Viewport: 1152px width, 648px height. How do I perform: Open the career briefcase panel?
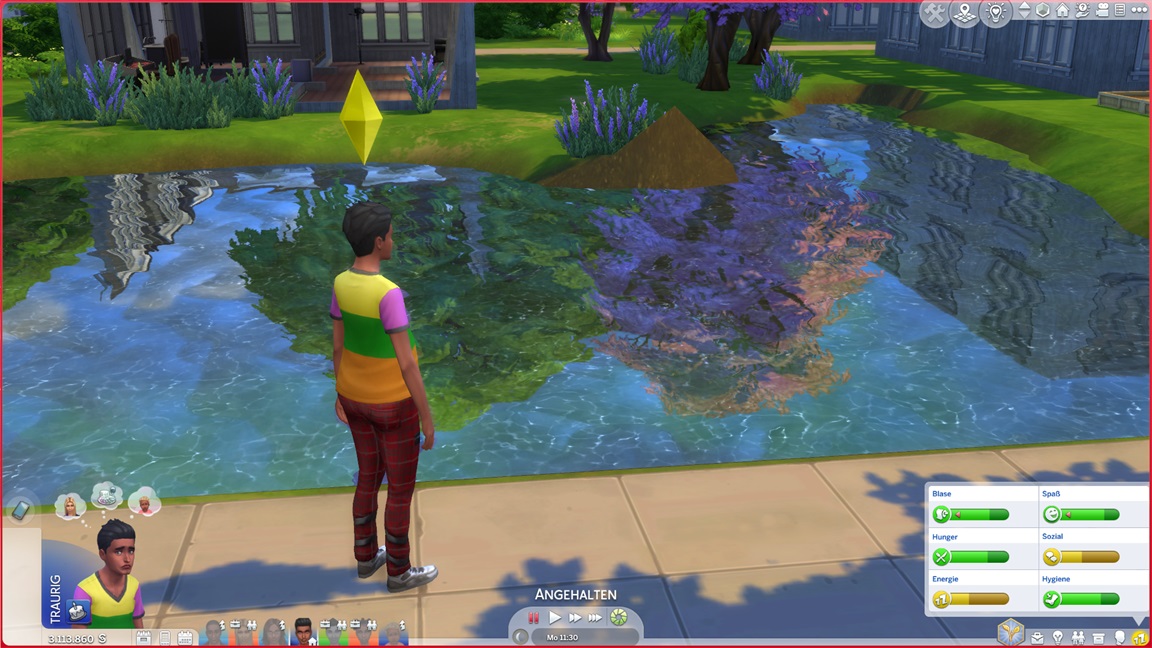(x=1037, y=637)
